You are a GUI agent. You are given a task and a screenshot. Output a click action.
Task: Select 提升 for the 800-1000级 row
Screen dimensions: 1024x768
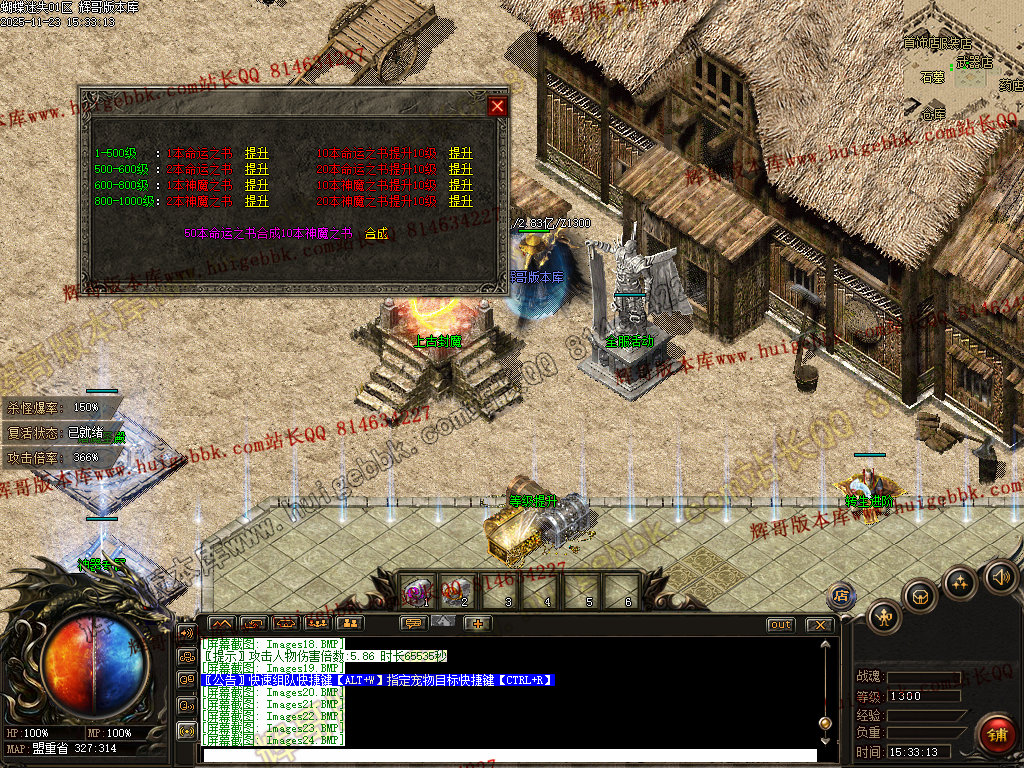(x=256, y=201)
